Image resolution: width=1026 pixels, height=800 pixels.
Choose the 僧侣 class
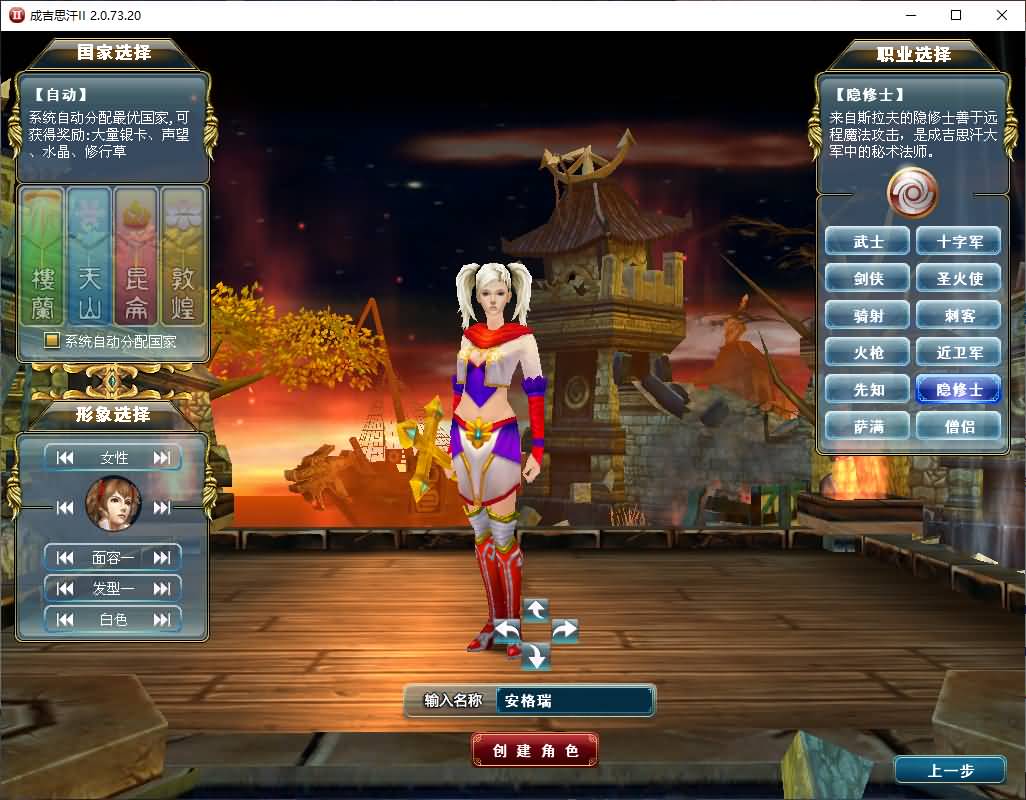click(x=959, y=426)
